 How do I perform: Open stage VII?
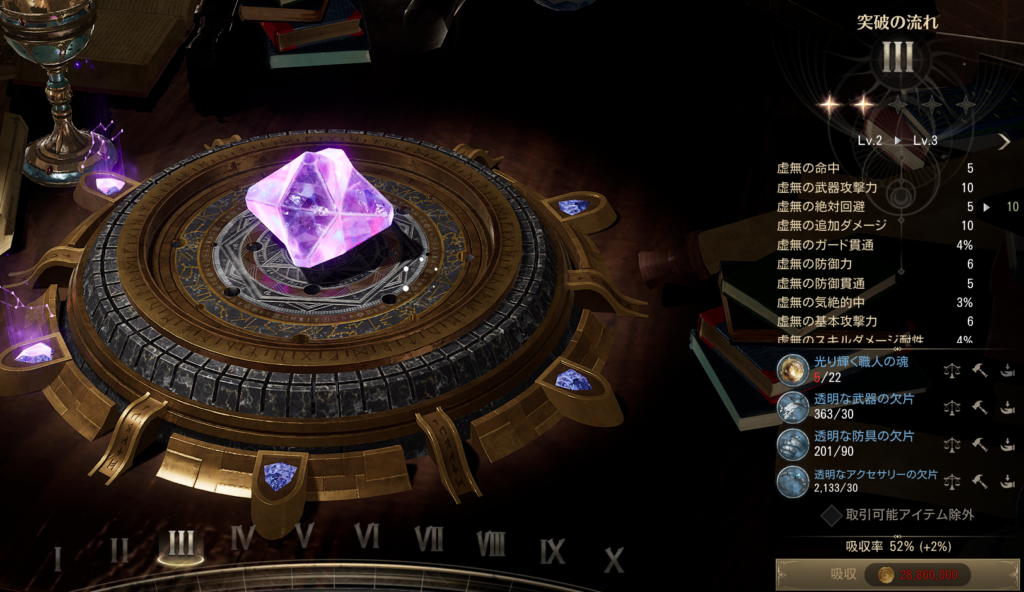coord(428,539)
